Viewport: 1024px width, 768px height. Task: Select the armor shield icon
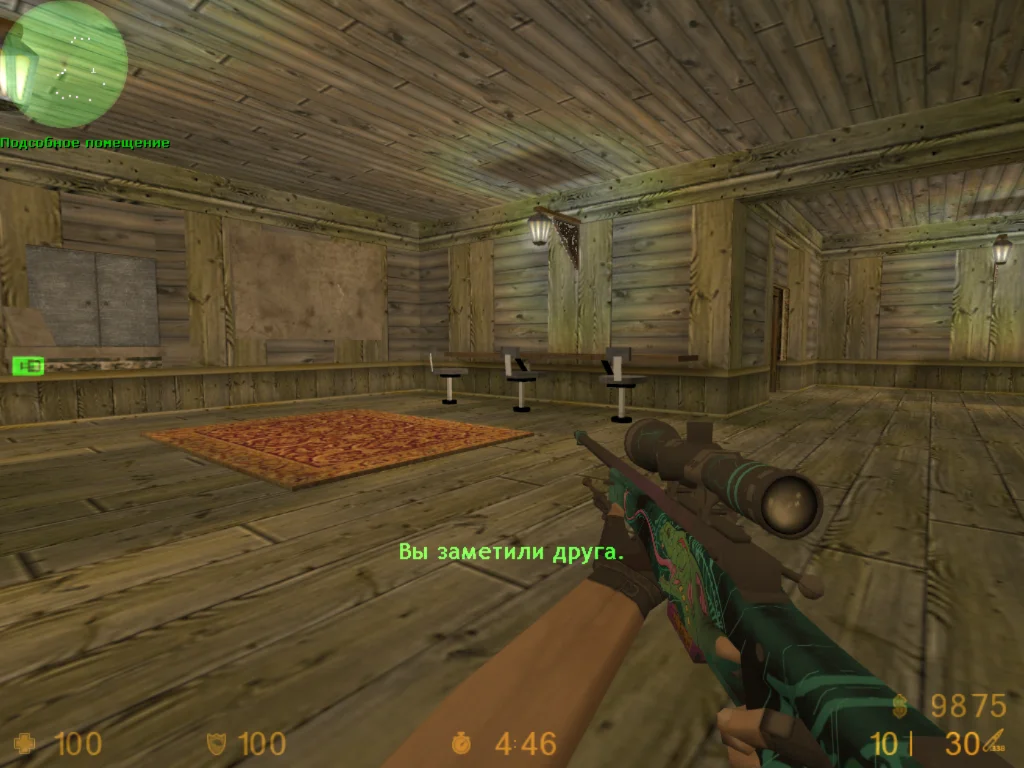point(215,744)
